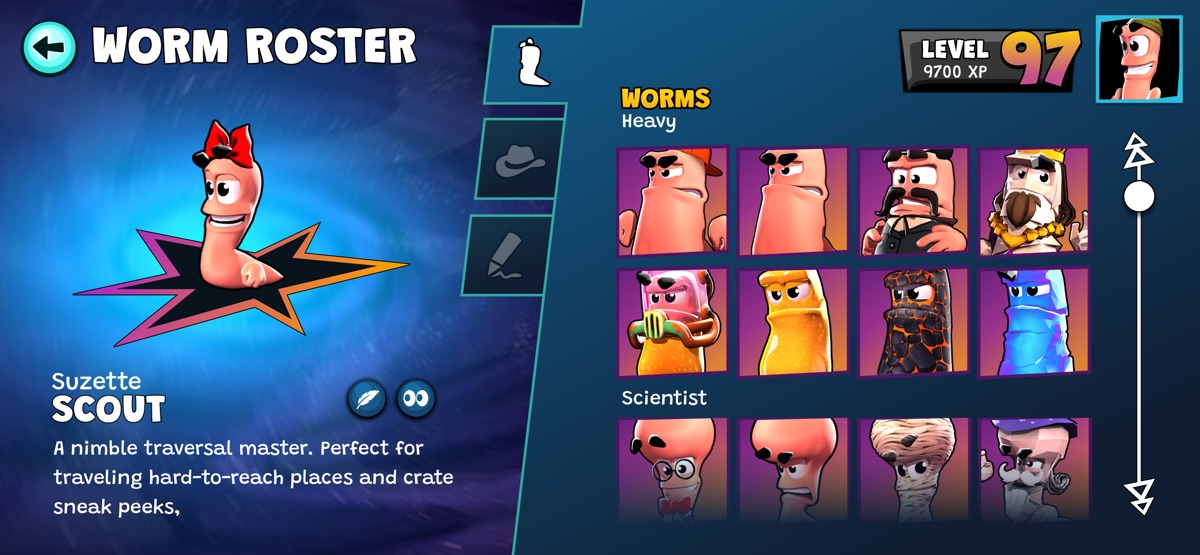
Task: Select the bearded king heavy worm
Action: pyautogui.click(x=1033, y=202)
